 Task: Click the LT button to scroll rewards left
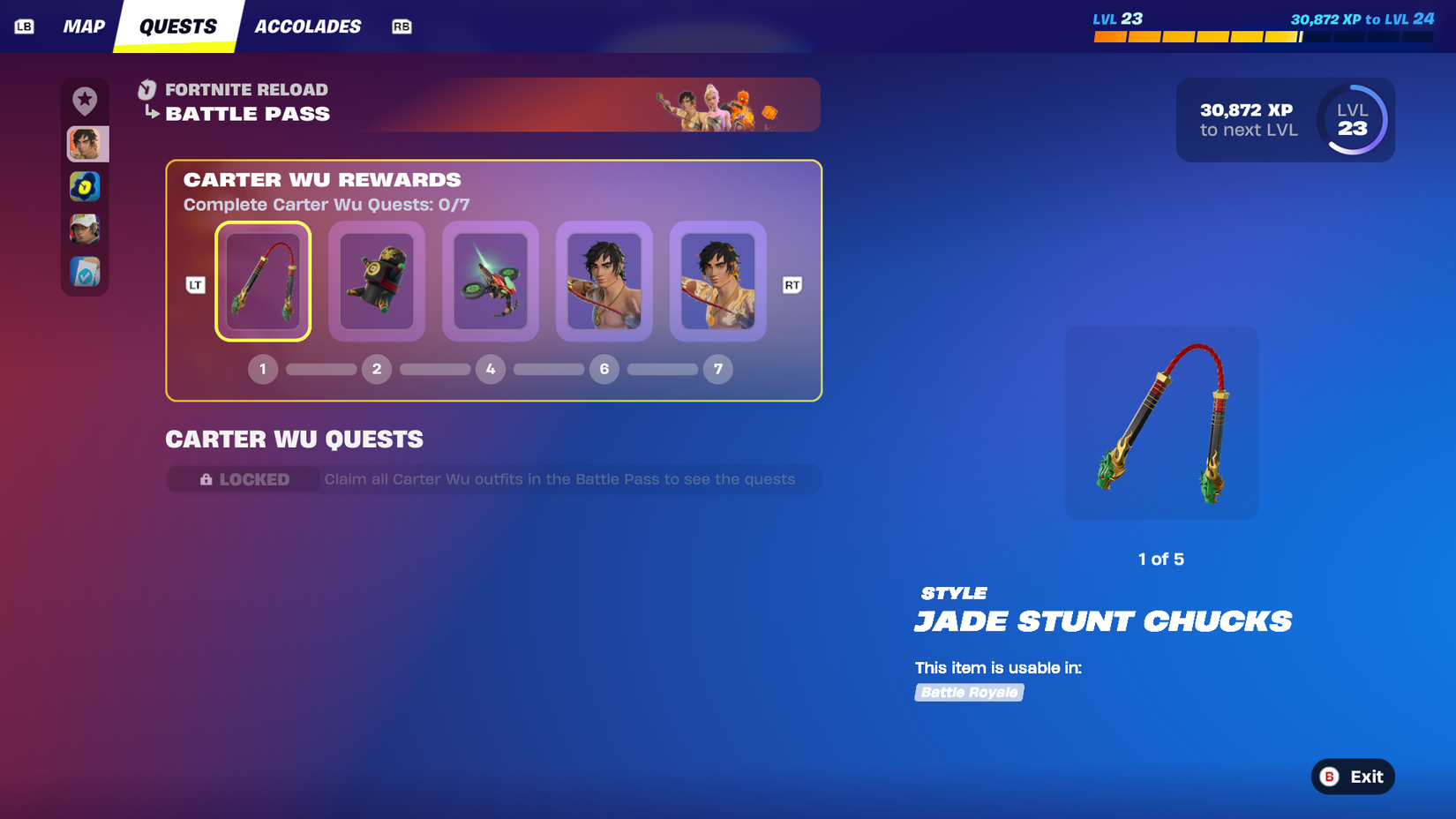point(195,284)
